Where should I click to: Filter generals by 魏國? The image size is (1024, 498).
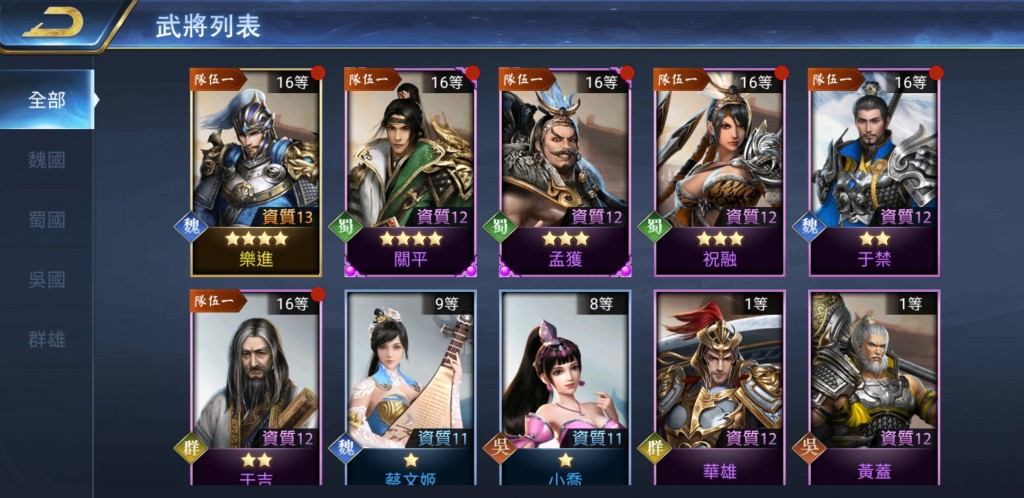click(x=47, y=159)
